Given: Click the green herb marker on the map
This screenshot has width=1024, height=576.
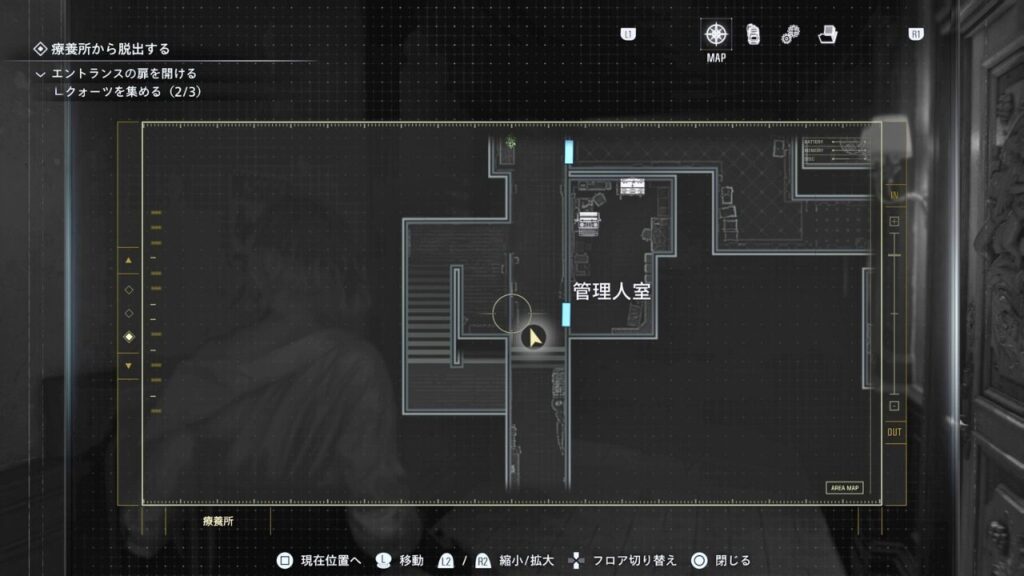Looking at the screenshot, I should click(511, 144).
